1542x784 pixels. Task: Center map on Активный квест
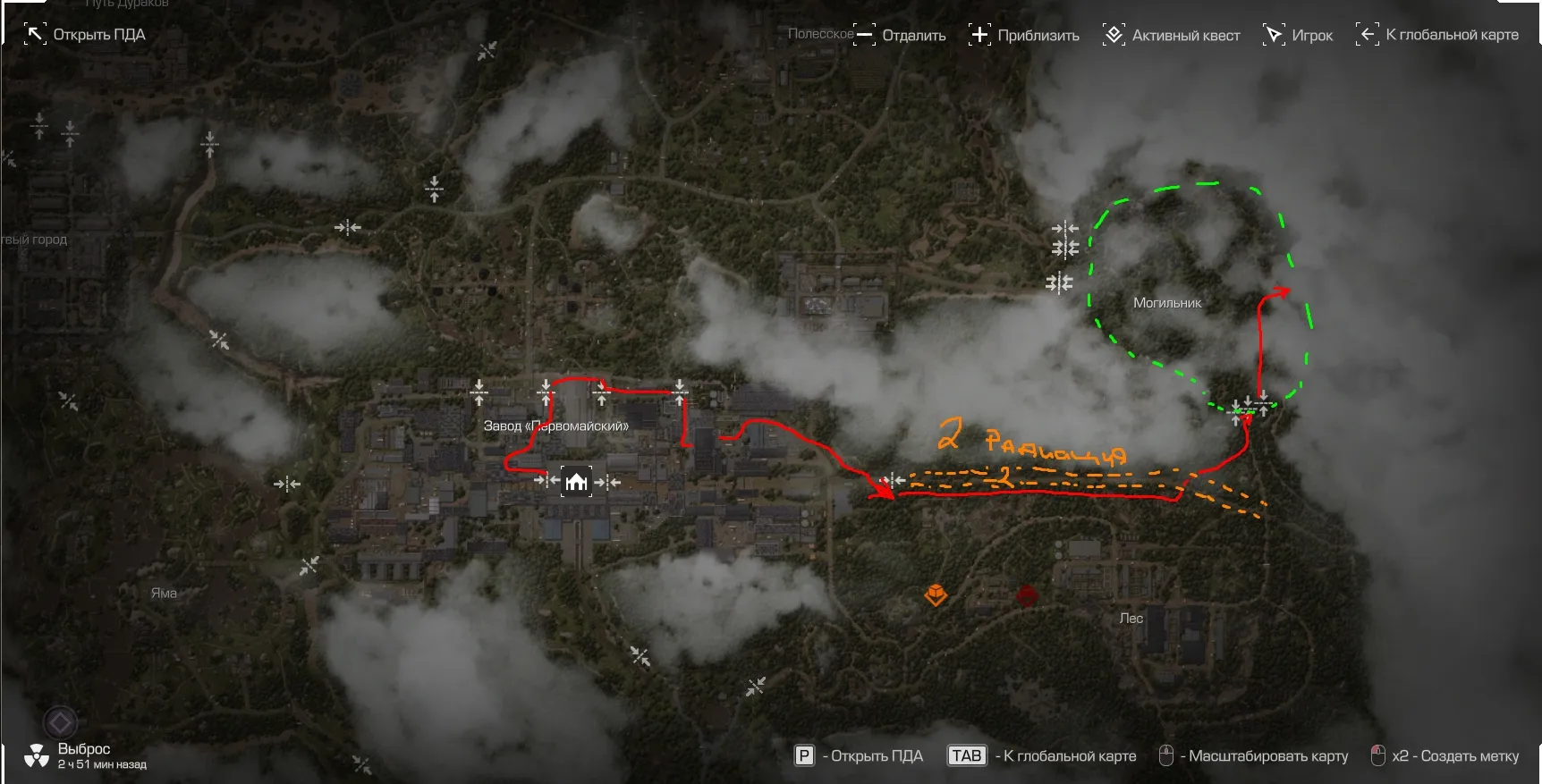[x=1172, y=35]
